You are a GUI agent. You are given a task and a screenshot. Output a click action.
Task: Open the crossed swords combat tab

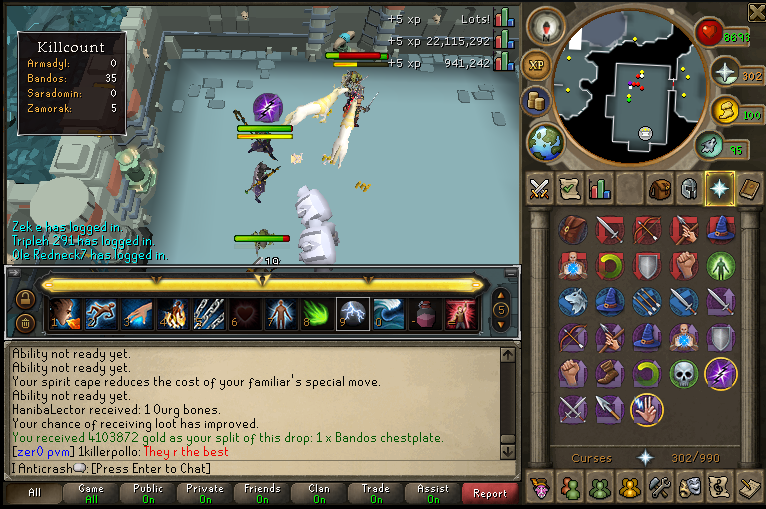pyautogui.click(x=539, y=188)
